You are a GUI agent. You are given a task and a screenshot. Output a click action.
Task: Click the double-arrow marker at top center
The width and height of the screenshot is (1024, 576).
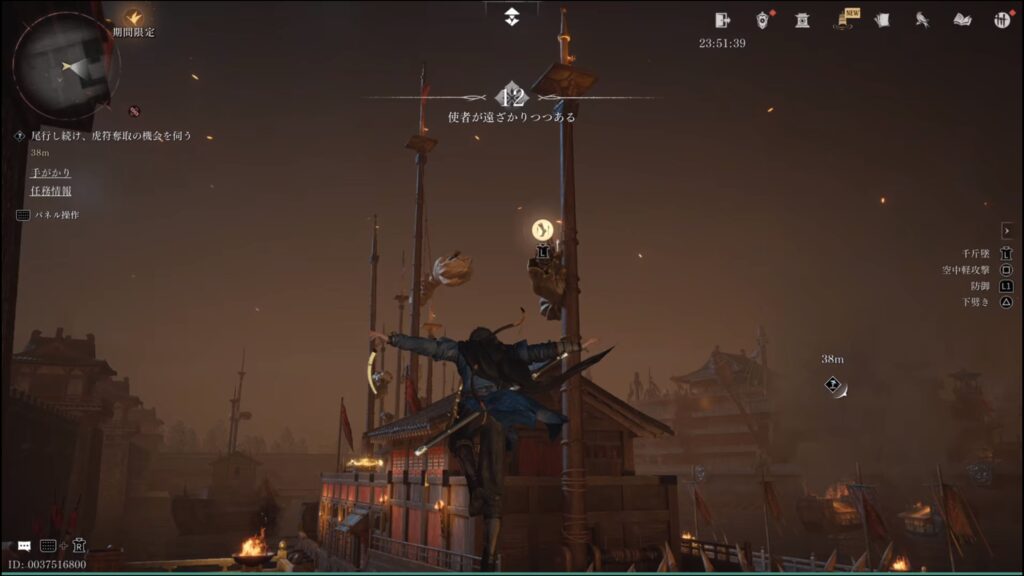(x=511, y=16)
